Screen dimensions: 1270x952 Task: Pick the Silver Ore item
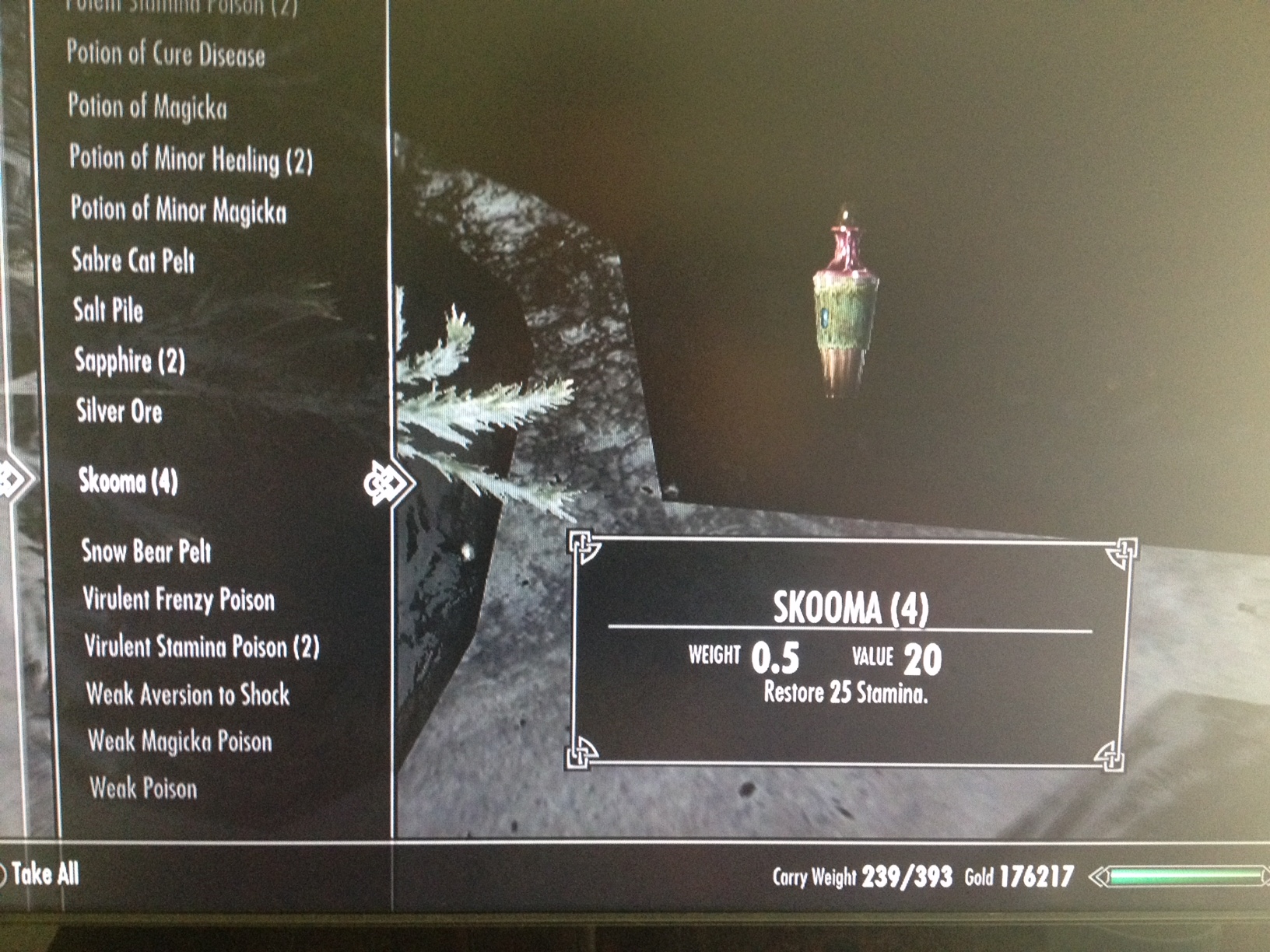(119, 411)
